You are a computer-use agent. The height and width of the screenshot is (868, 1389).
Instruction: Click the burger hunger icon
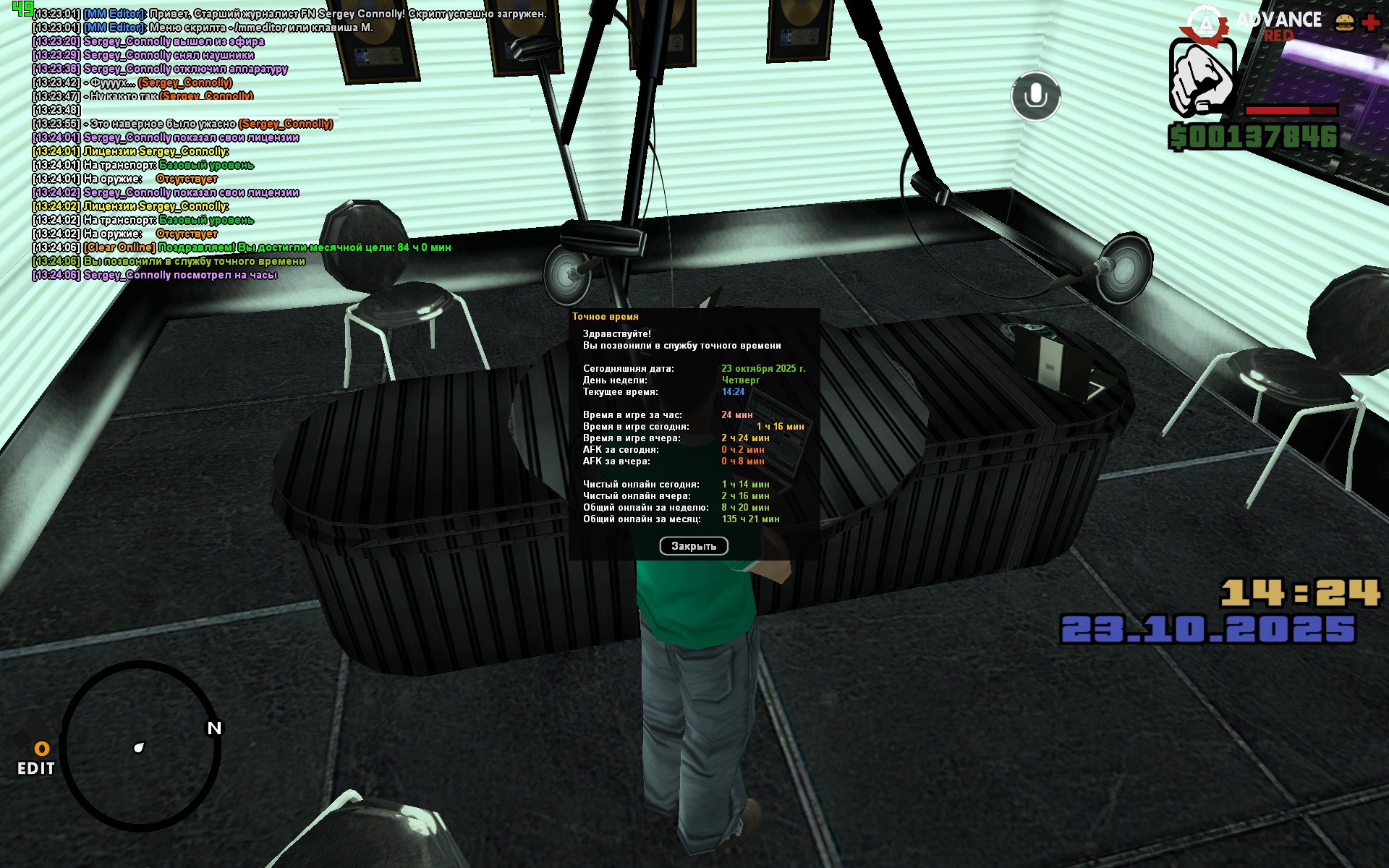1344,22
